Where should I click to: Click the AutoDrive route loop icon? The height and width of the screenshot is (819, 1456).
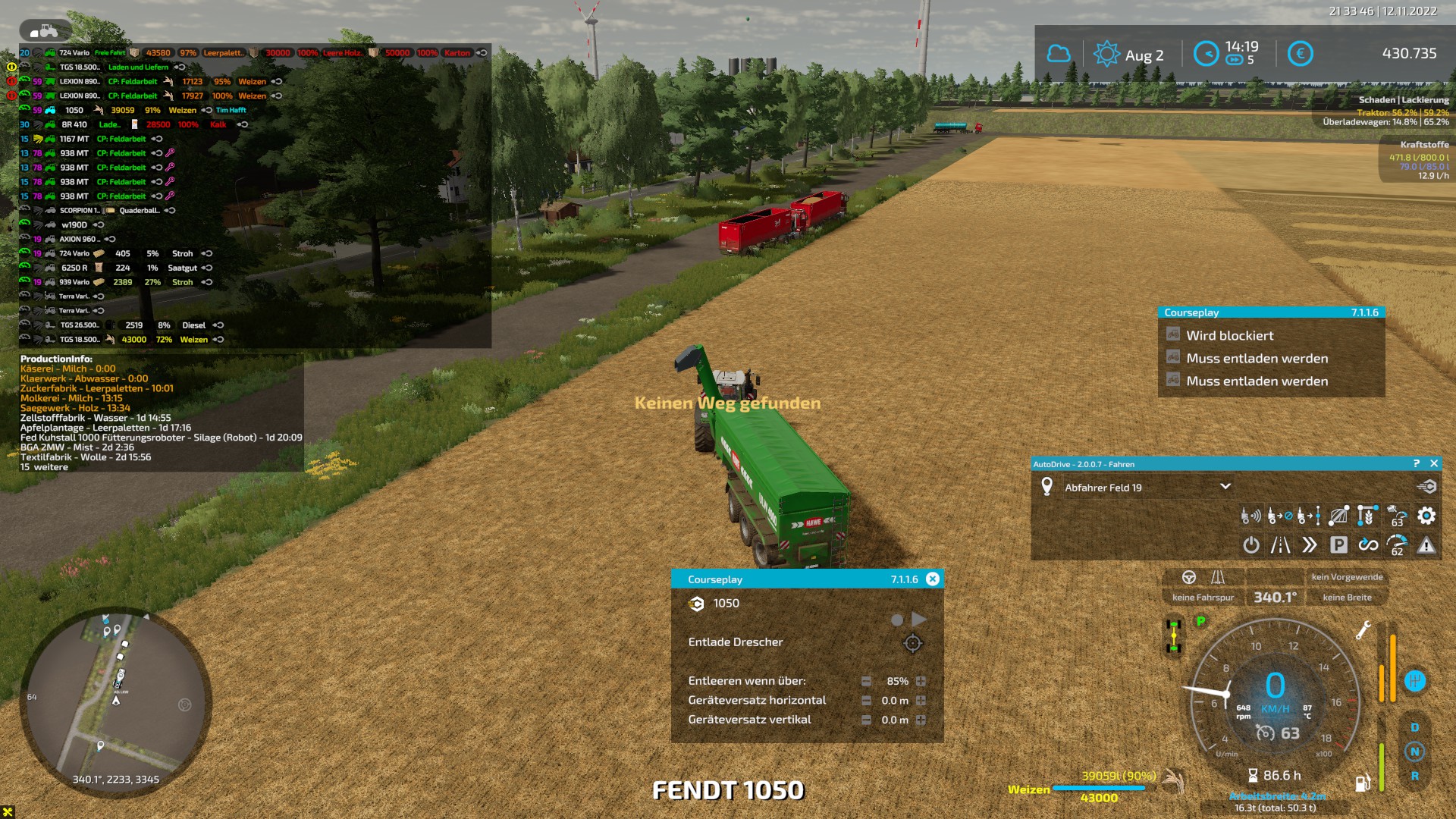[1369, 544]
